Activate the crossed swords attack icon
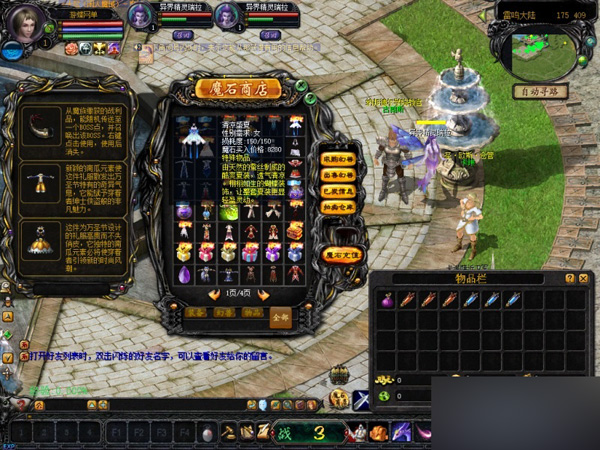 point(361,401)
